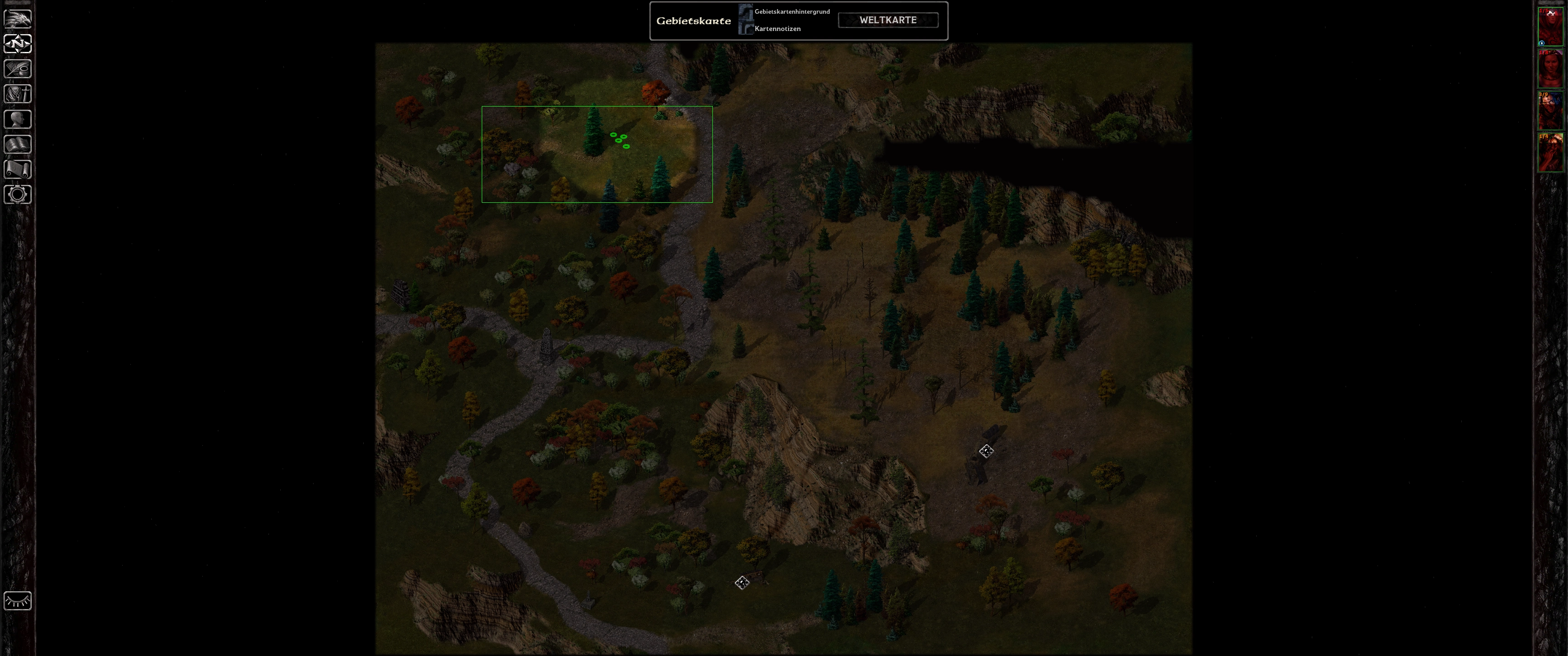Click the closed eye rest button
The height and width of the screenshot is (656, 1568).
click(x=18, y=600)
